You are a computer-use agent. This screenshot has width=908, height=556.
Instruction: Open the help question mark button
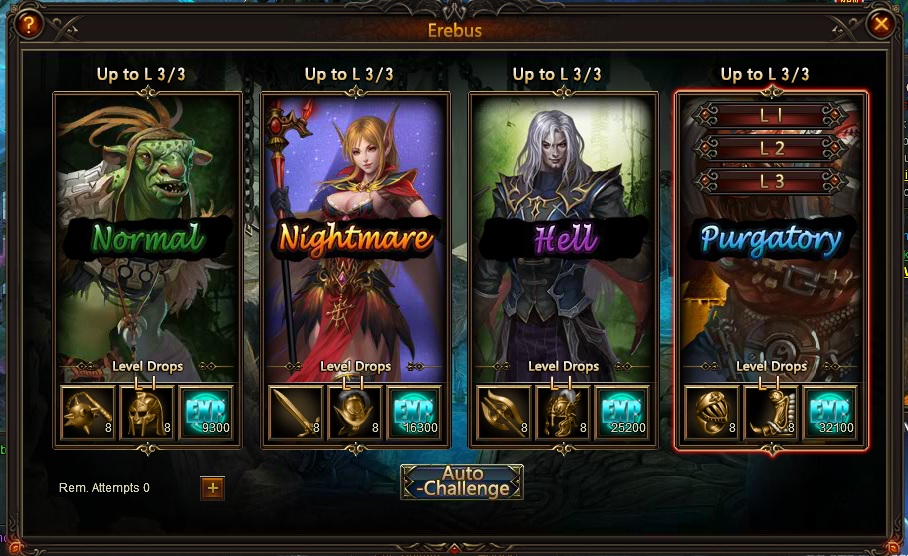[x=29, y=24]
